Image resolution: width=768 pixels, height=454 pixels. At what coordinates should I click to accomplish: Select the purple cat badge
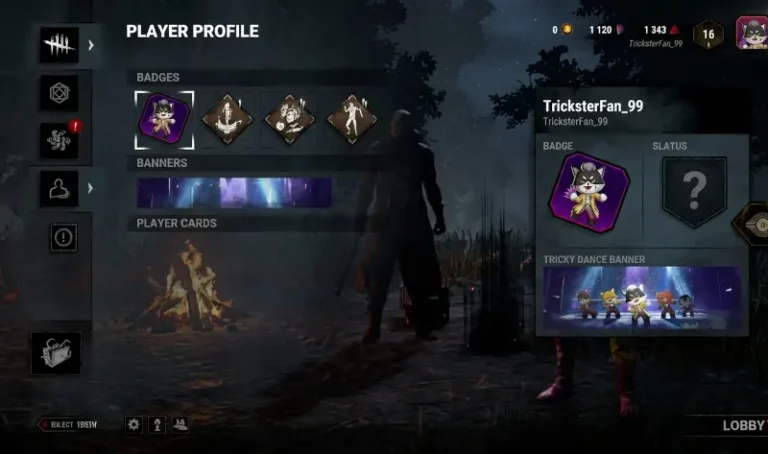coord(165,119)
